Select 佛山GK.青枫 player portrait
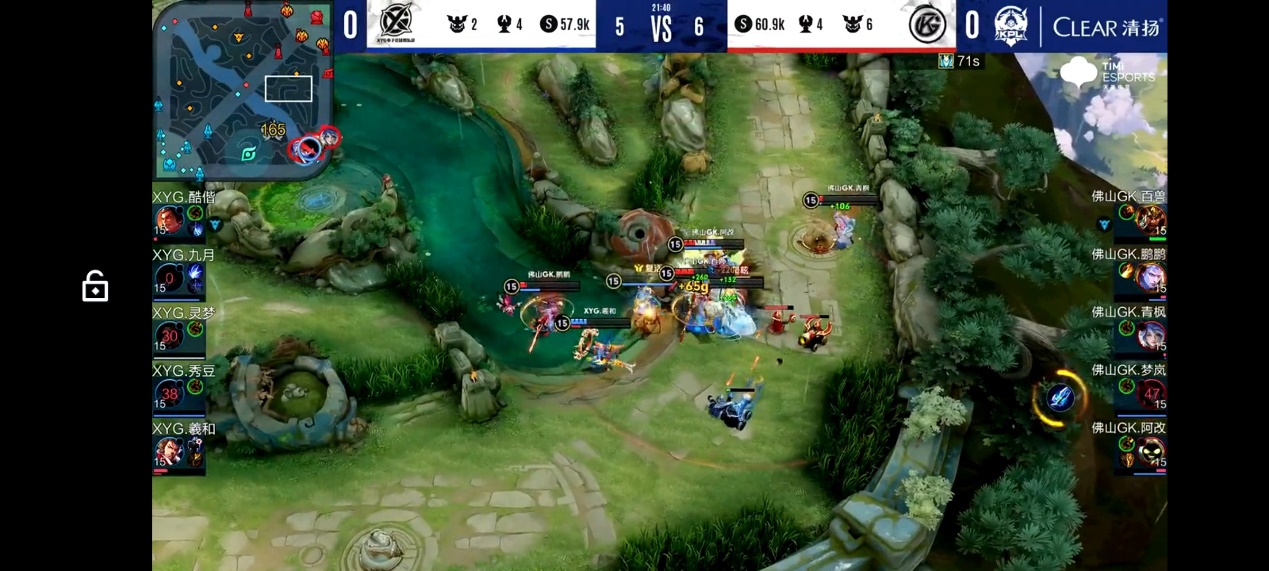 point(1150,336)
